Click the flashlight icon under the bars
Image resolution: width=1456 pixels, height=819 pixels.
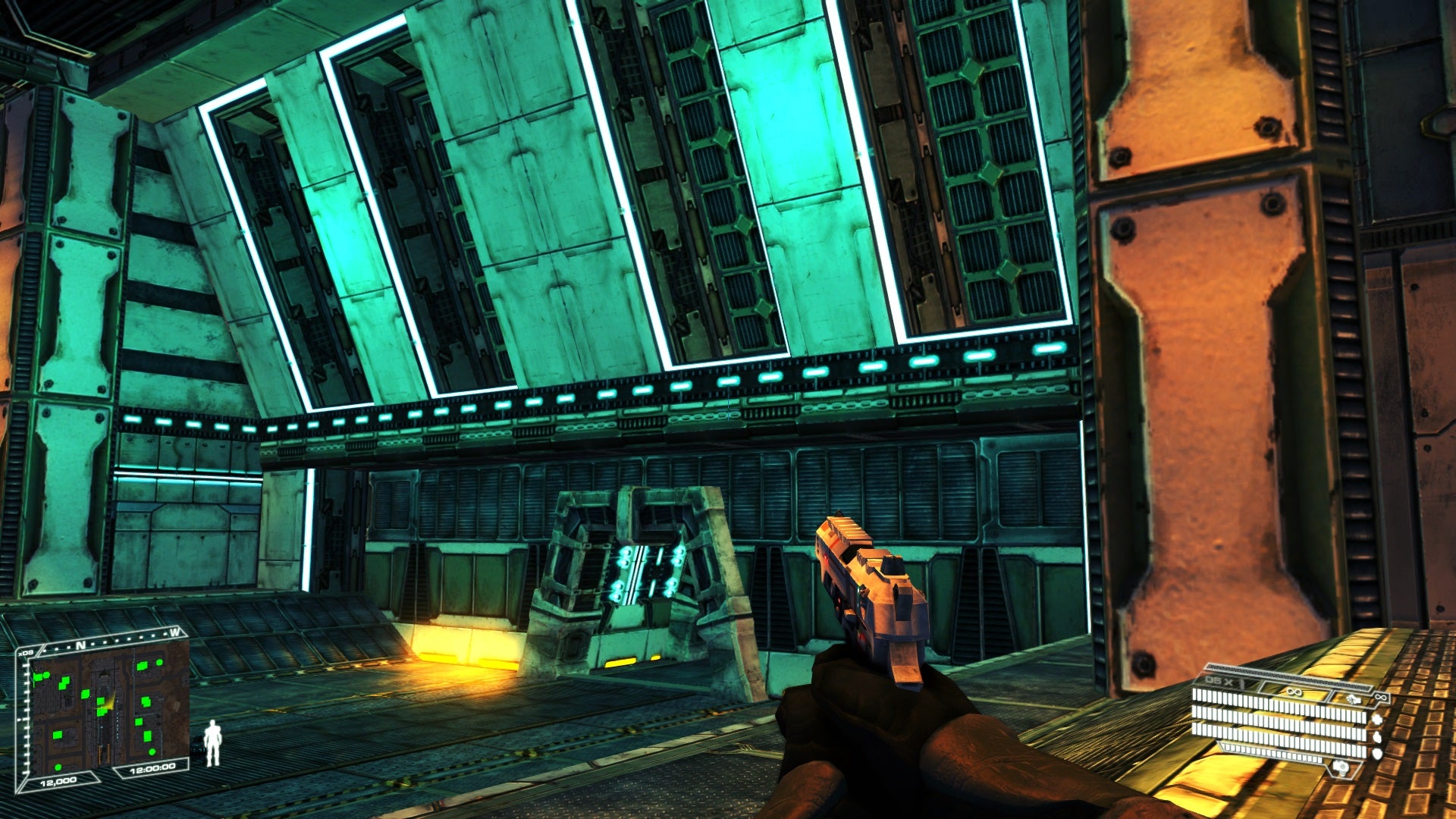point(1341,768)
